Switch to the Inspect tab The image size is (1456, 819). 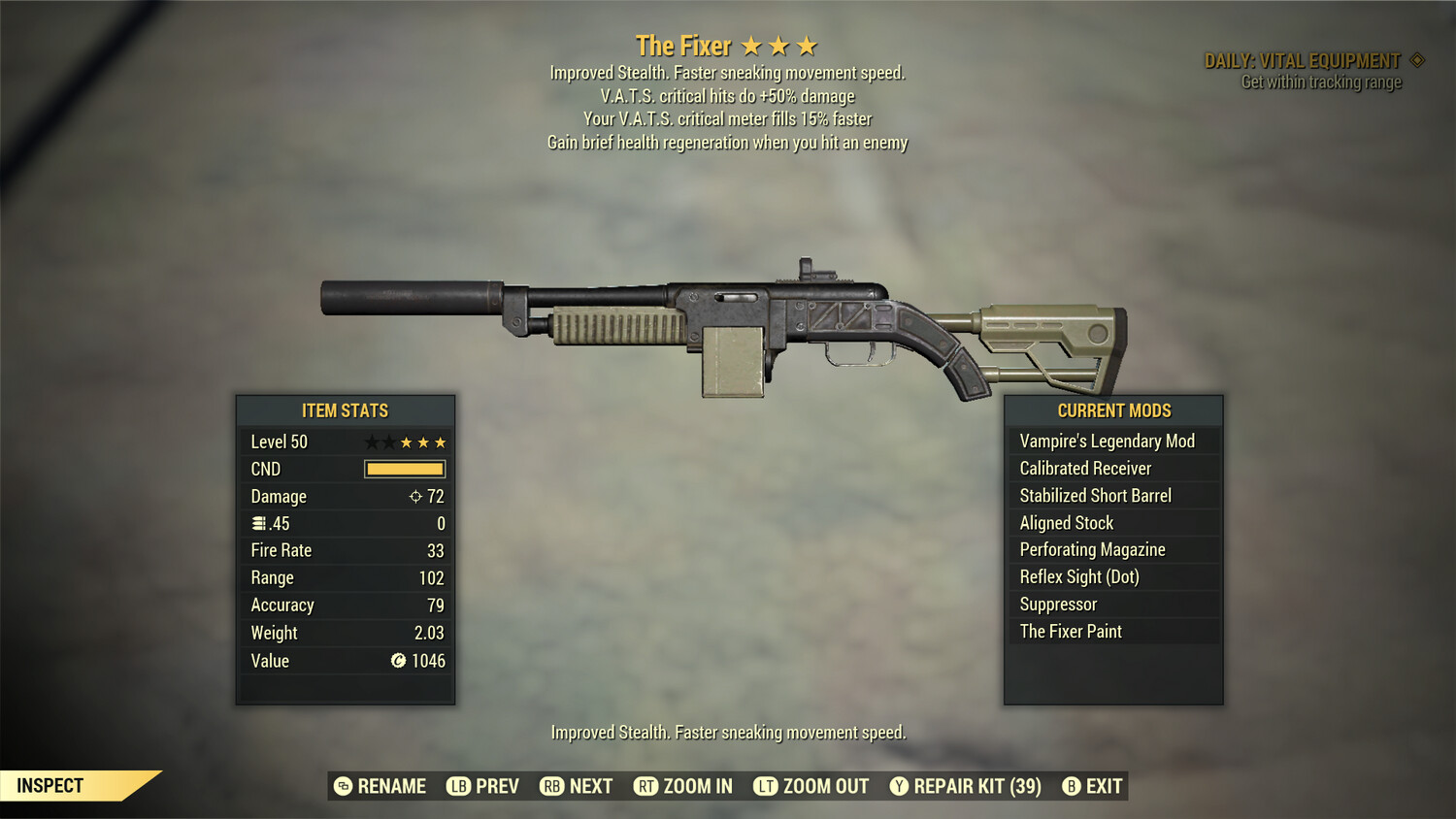pos(49,785)
